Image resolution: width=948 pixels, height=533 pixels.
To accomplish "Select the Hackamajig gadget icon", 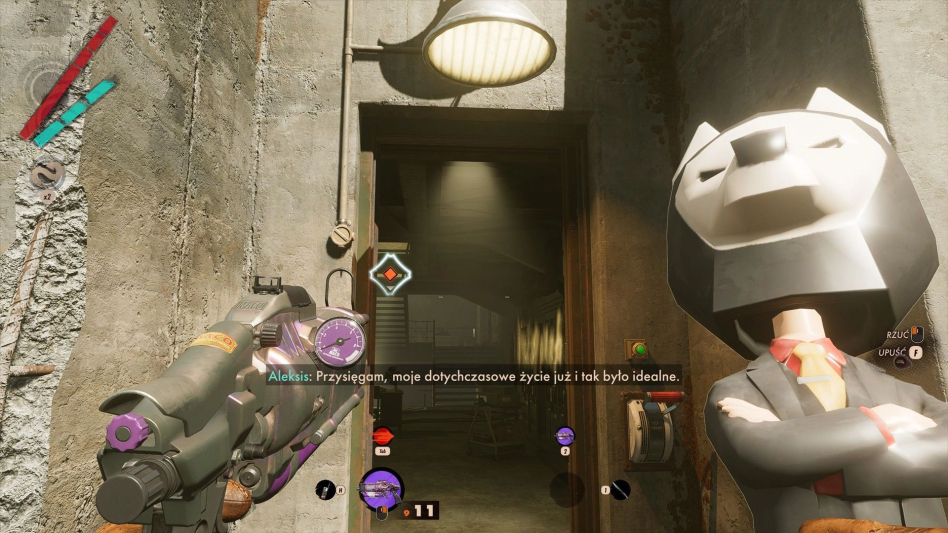I will pyautogui.click(x=324, y=489).
